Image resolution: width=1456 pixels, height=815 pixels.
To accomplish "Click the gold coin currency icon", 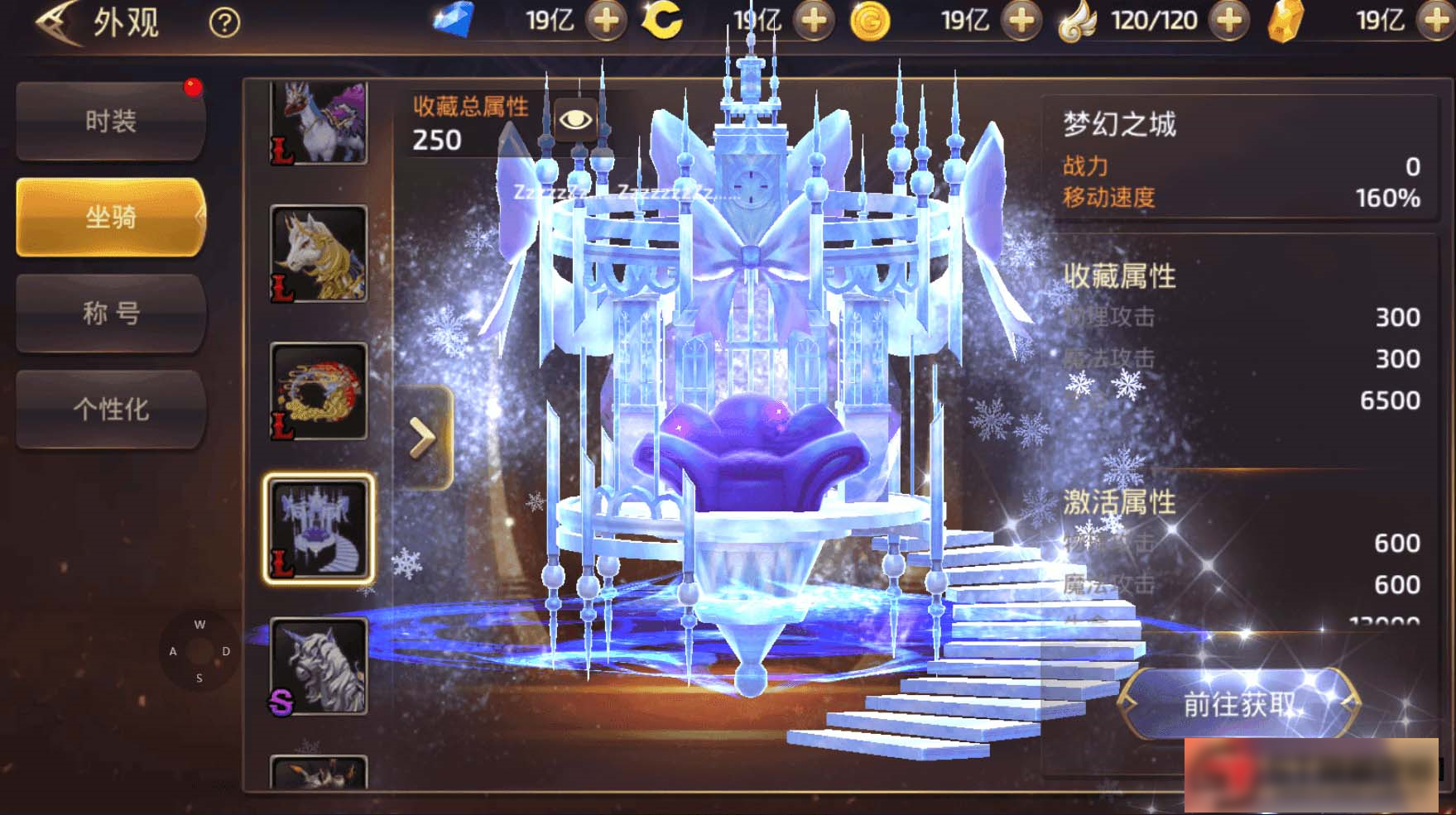I will (870, 20).
